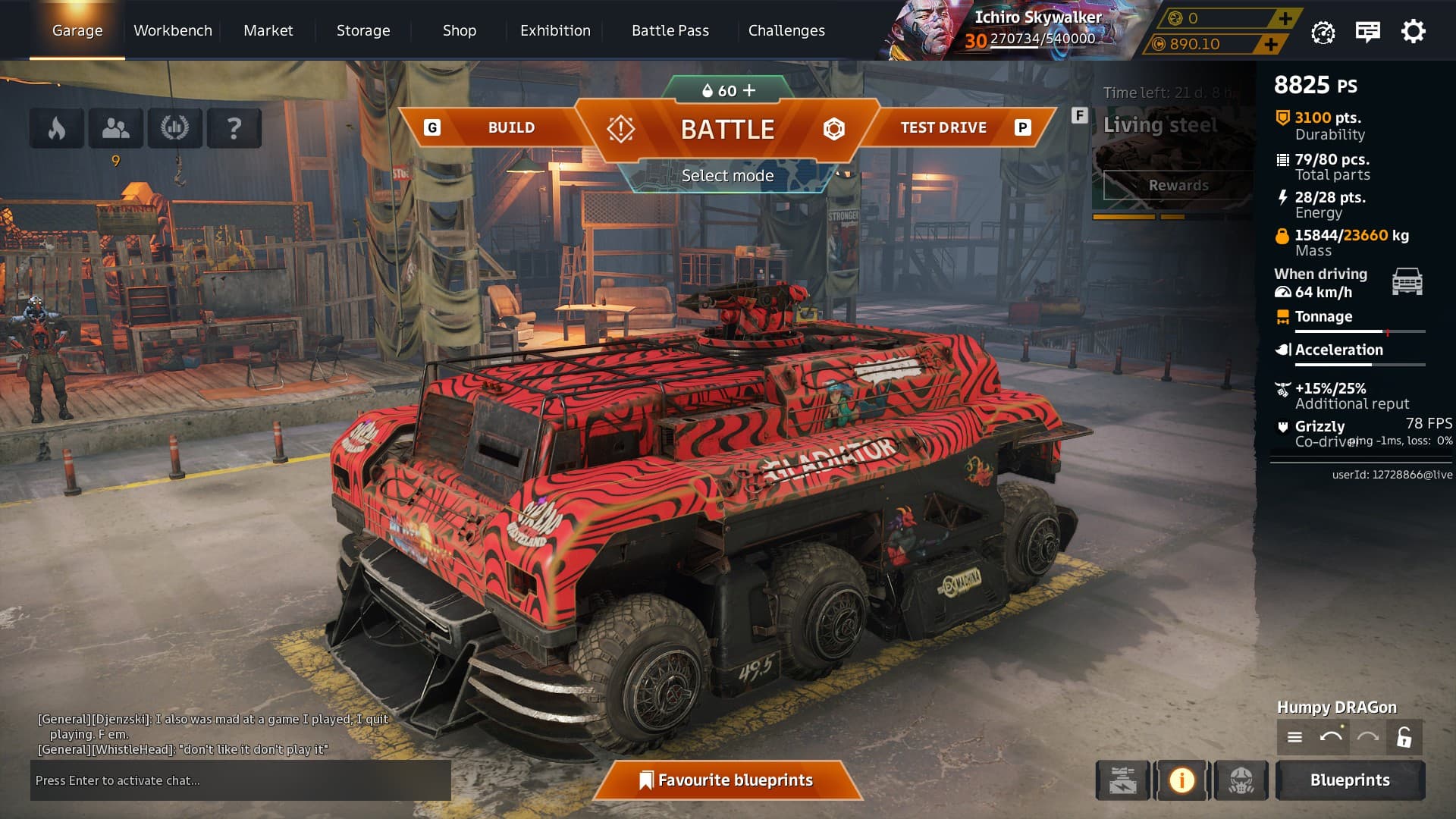Open the friends group icon
This screenshot has height=819, width=1456.
[115, 128]
